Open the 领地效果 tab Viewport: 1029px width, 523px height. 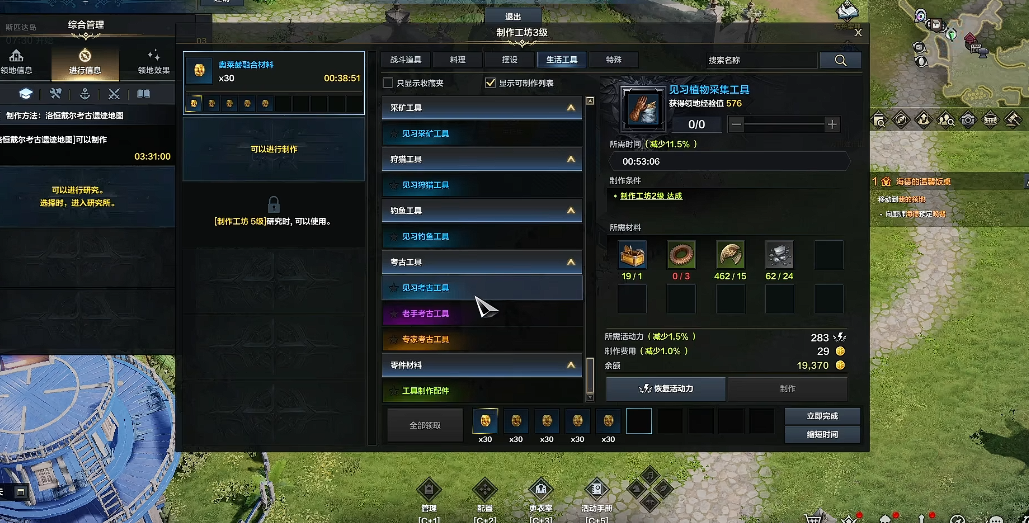coord(153,62)
